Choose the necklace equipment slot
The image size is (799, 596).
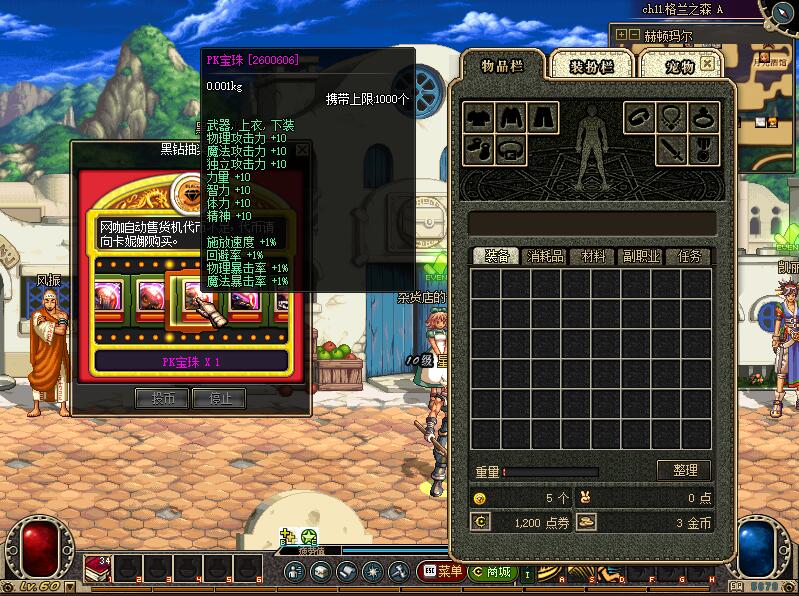coord(672,118)
